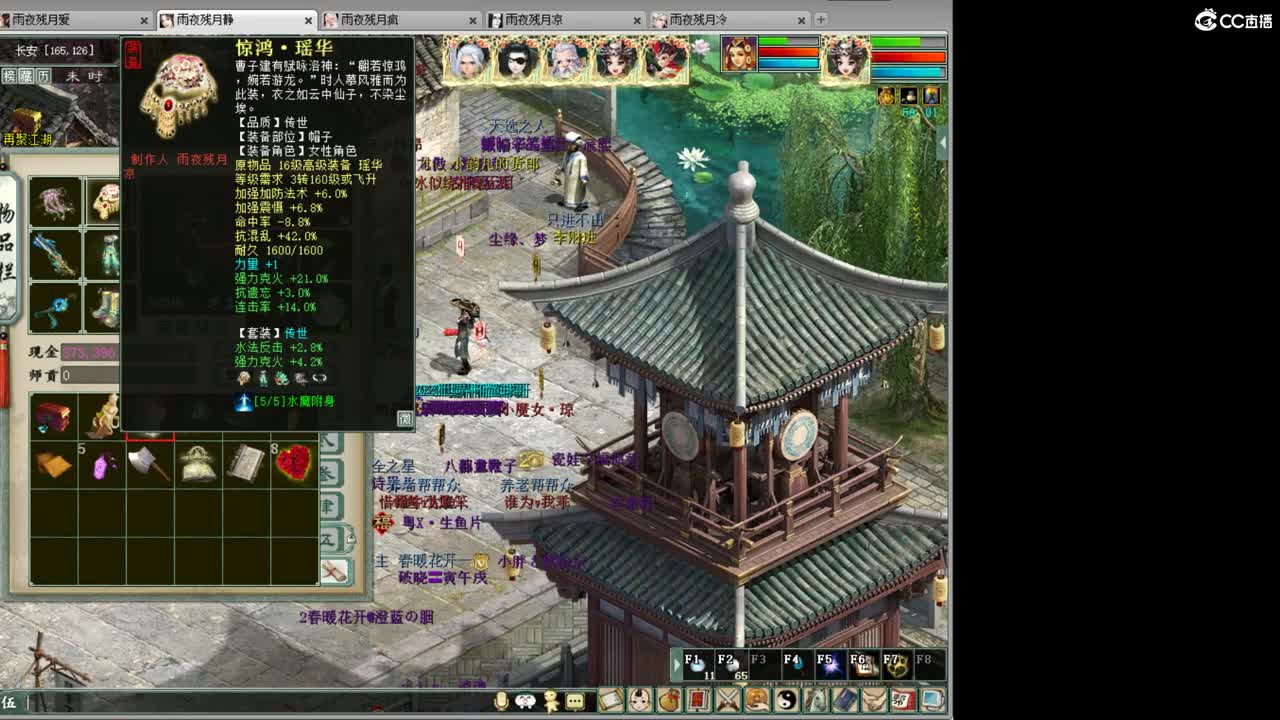Click the 榜 ranking button
The width and height of the screenshot is (1280, 720).
point(9,75)
